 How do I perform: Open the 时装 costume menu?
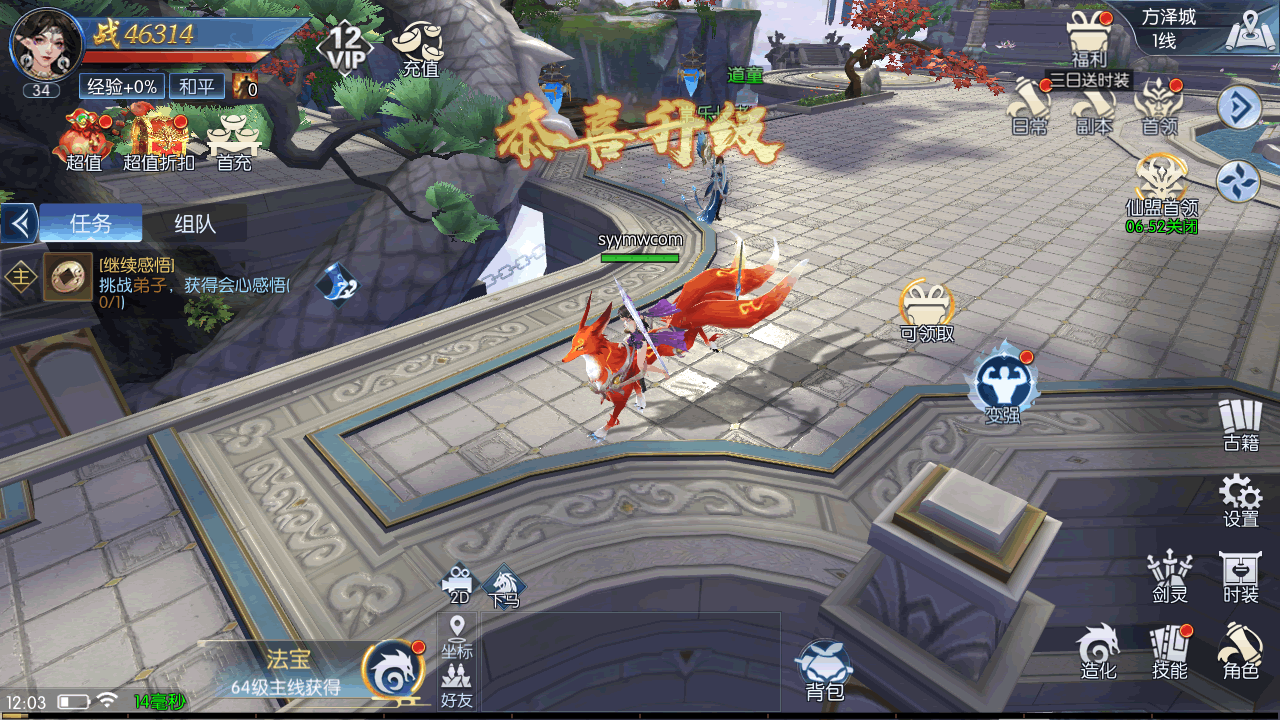click(1240, 577)
